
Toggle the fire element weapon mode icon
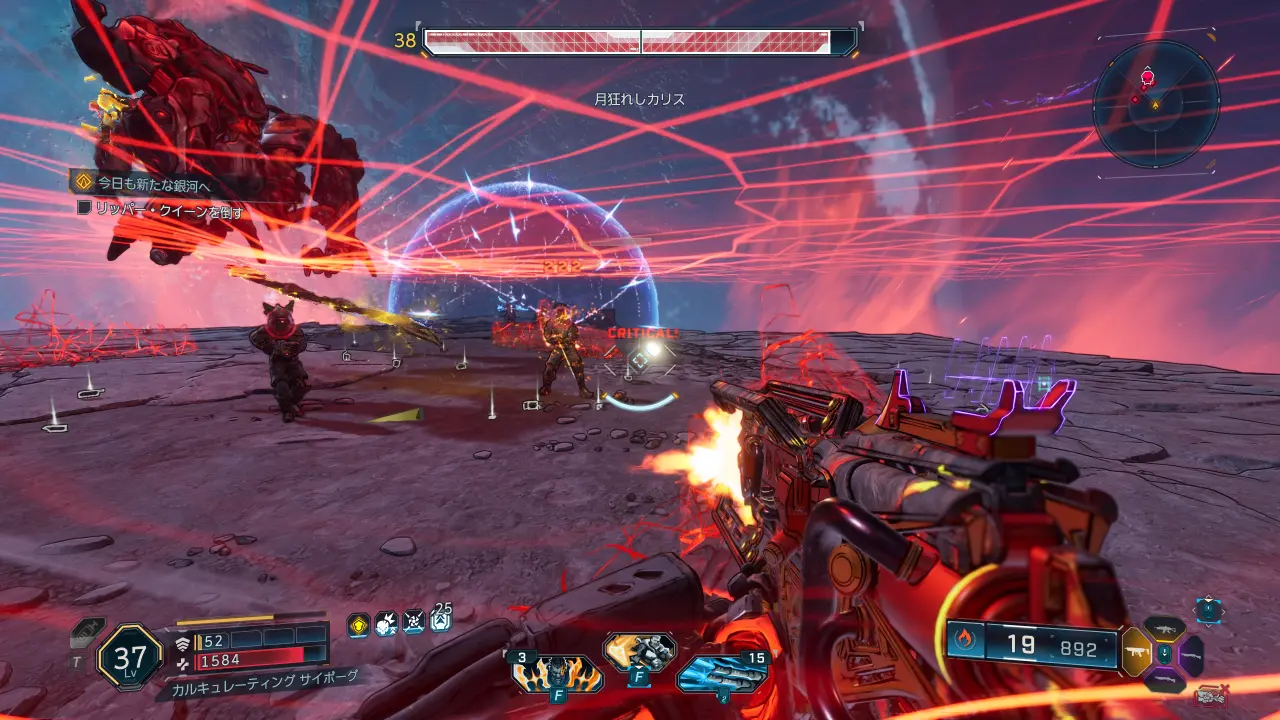point(964,644)
